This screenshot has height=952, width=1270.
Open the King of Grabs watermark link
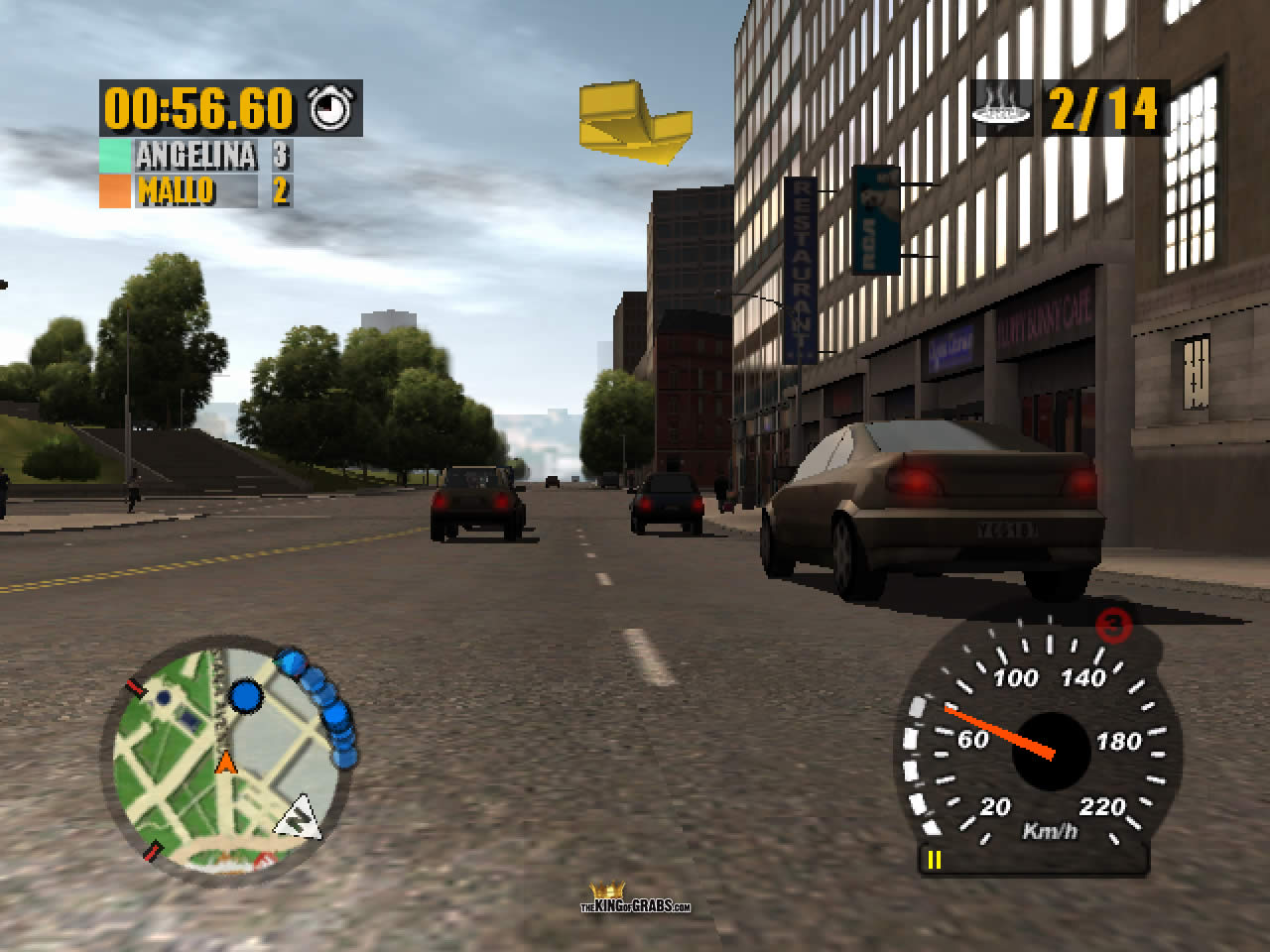636,899
